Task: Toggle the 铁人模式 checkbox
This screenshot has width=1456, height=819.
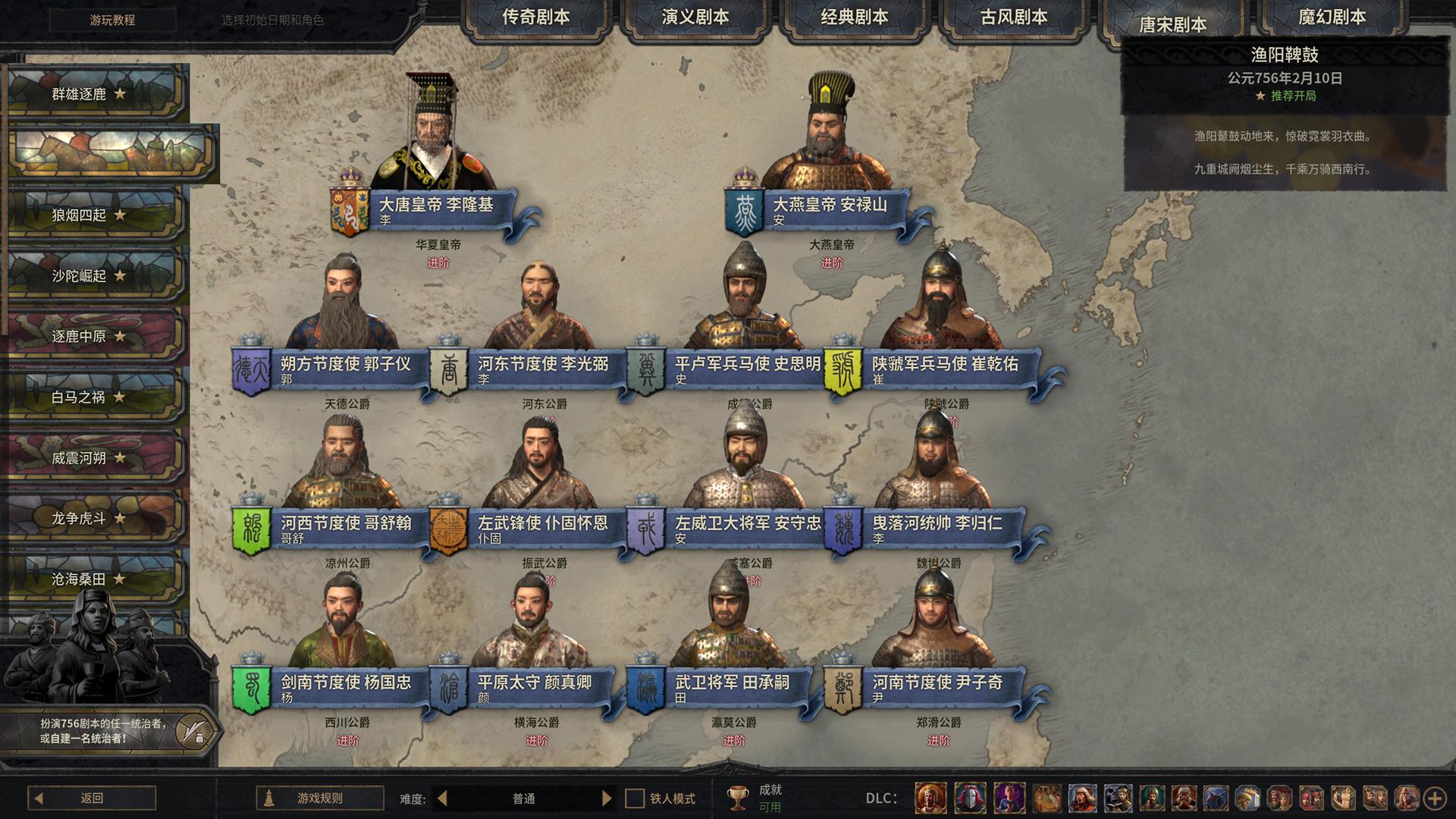Action: pos(635,799)
